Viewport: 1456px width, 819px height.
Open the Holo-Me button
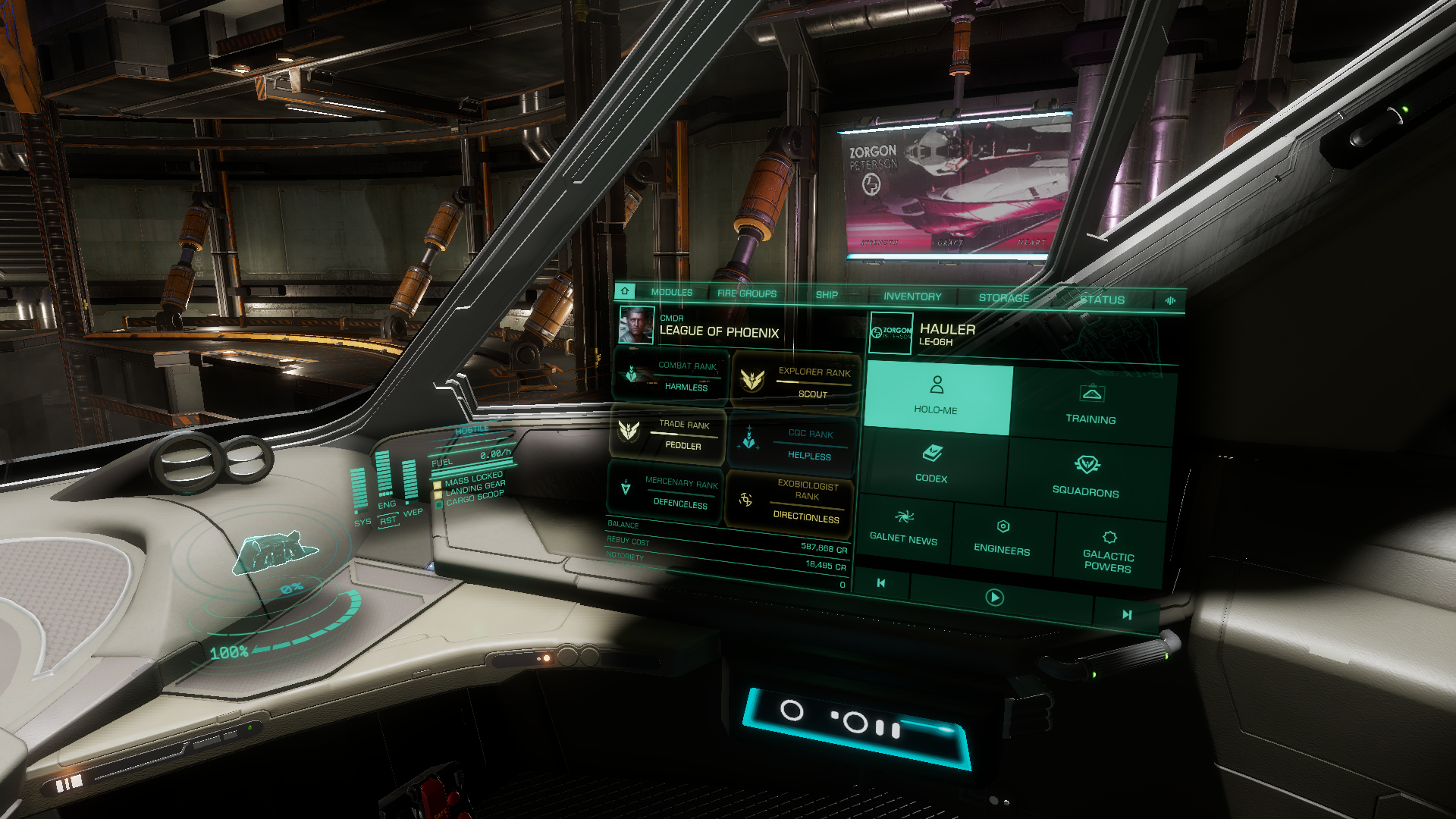(937, 396)
